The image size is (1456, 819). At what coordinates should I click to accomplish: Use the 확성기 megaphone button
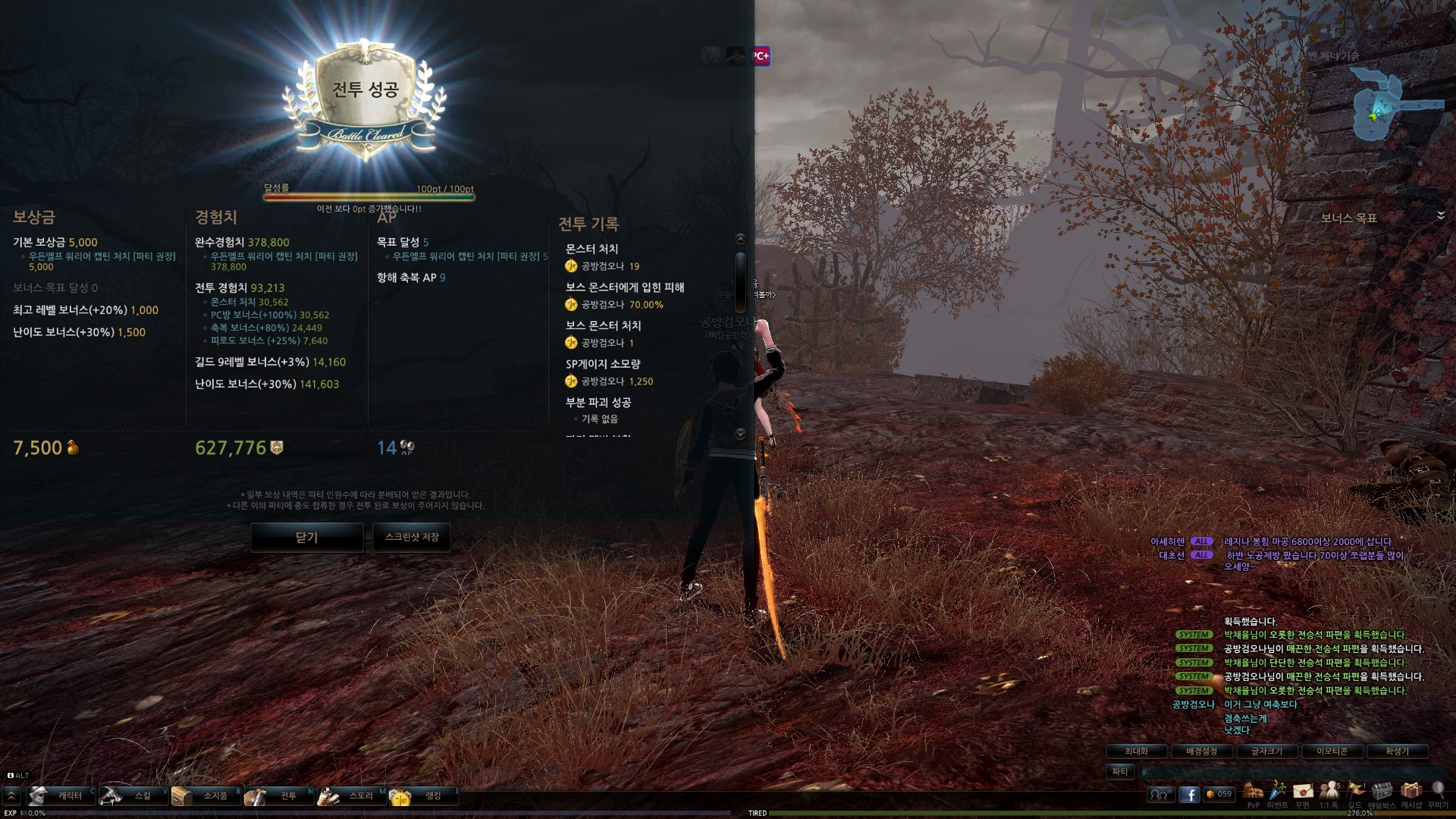pos(1397,751)
